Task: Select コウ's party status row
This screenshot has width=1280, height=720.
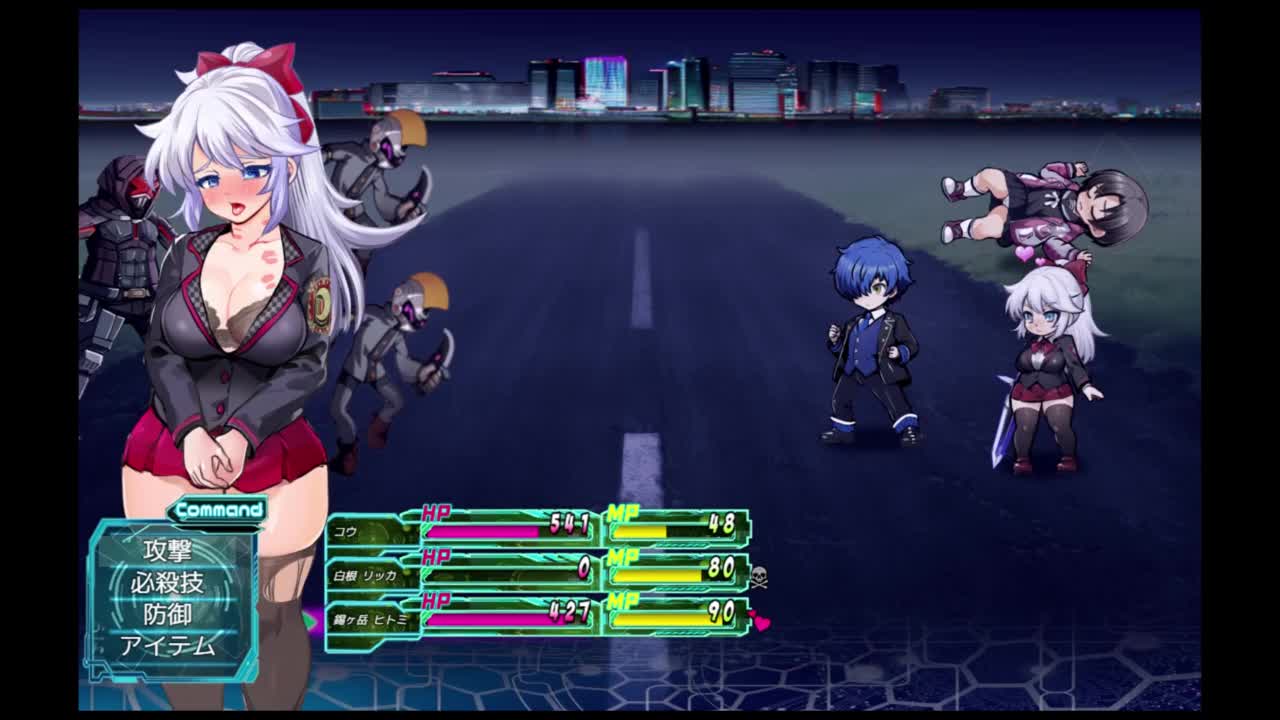Action: click(x=538, y=529)
